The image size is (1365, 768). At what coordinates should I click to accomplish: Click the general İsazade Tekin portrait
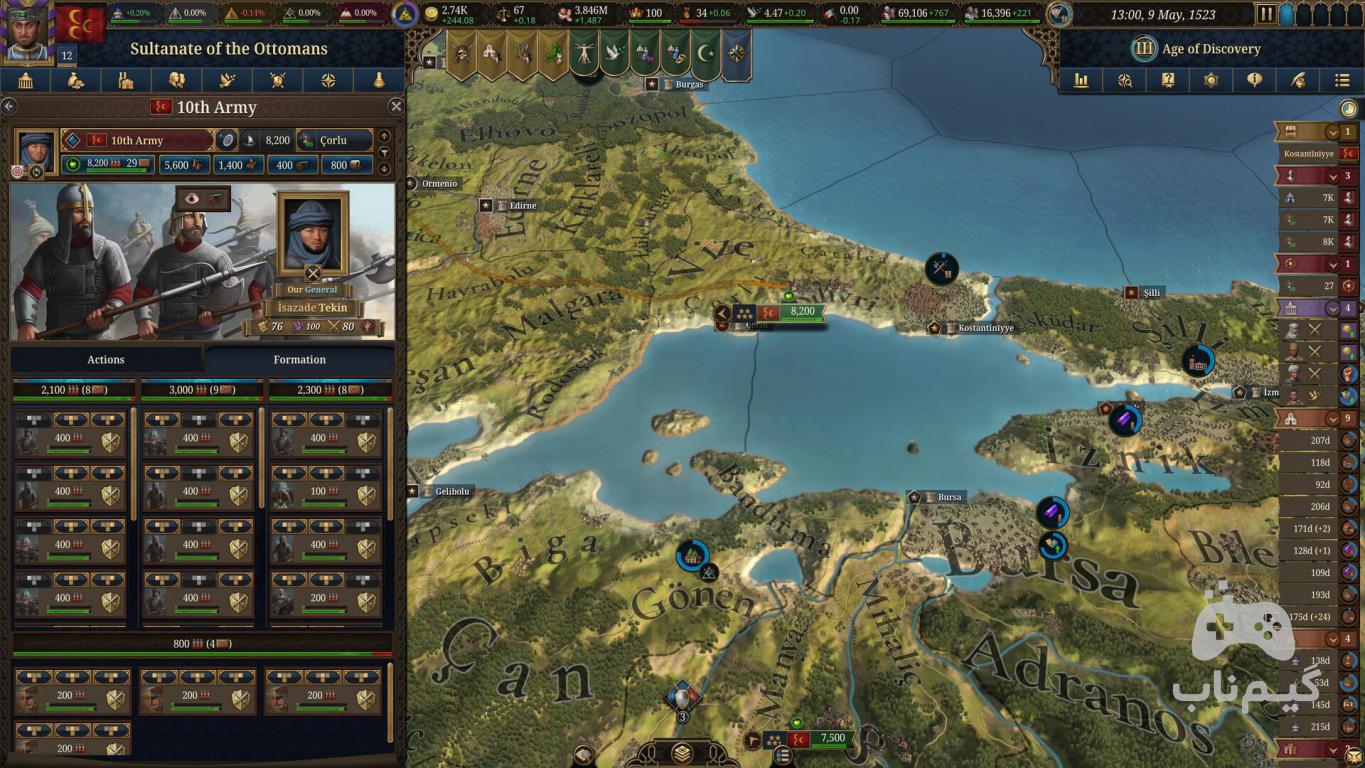point(313,233)
